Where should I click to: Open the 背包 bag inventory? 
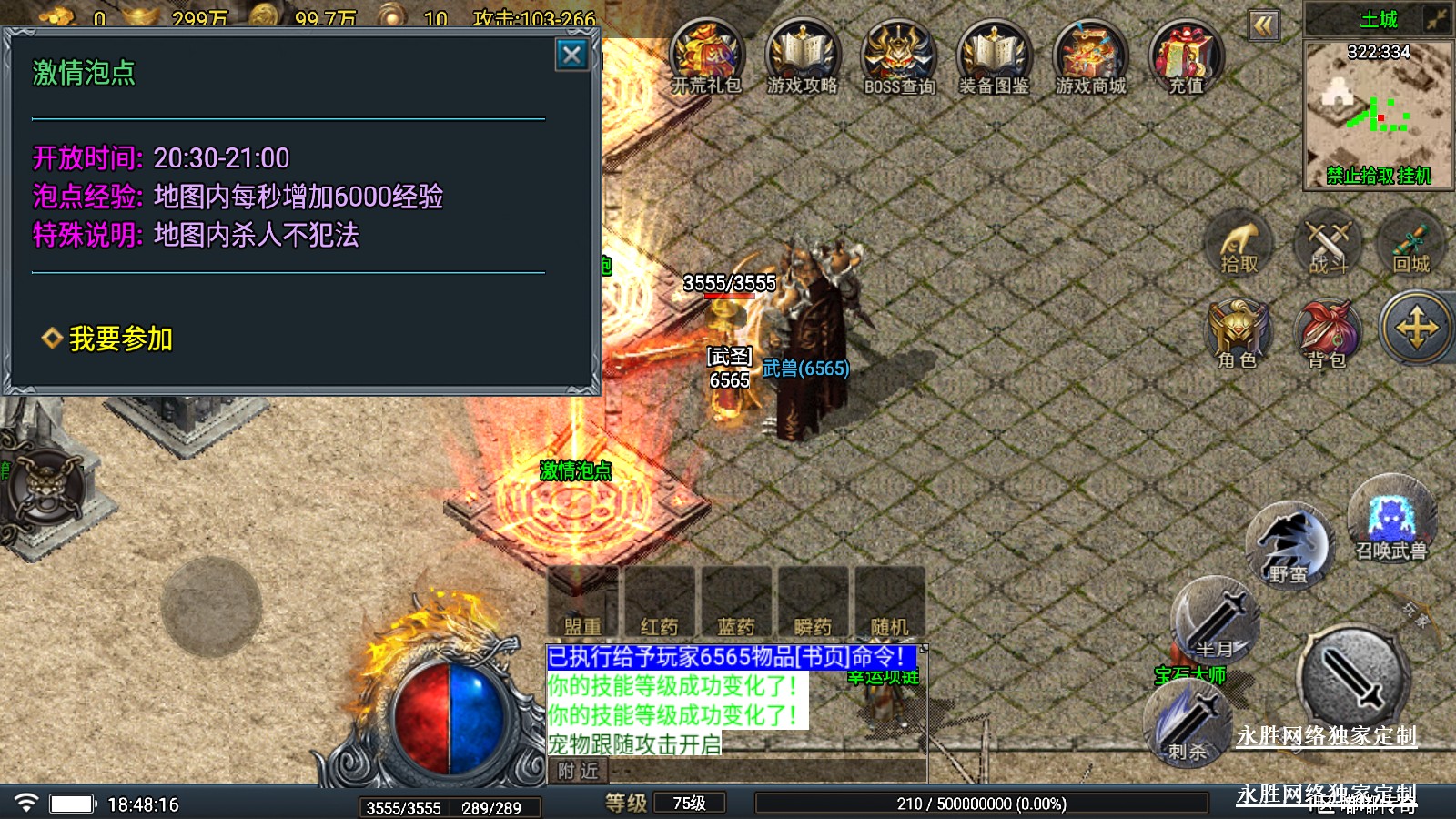coord(1327,333)
